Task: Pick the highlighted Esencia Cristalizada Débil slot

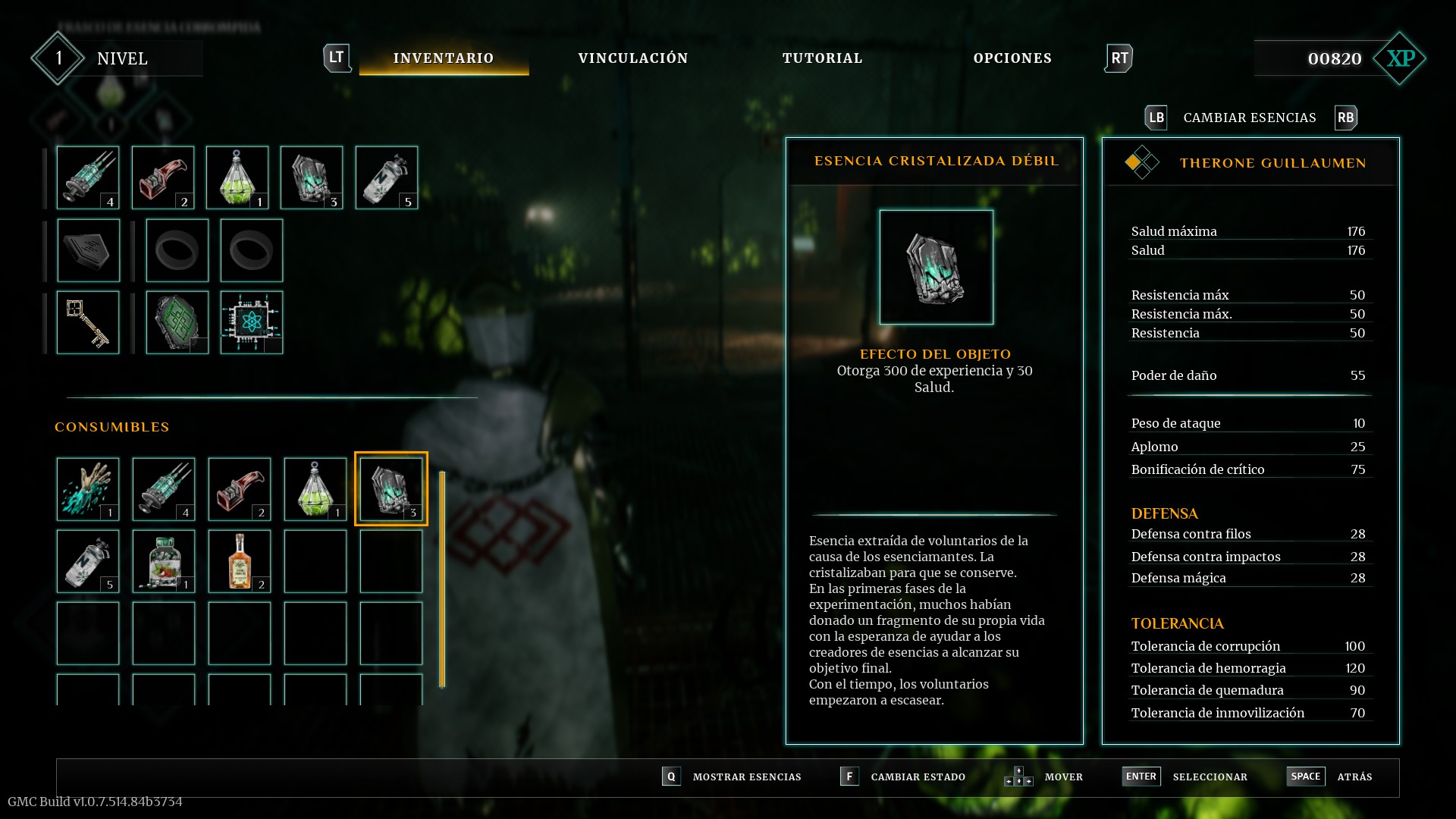Action: click(391, 489)
